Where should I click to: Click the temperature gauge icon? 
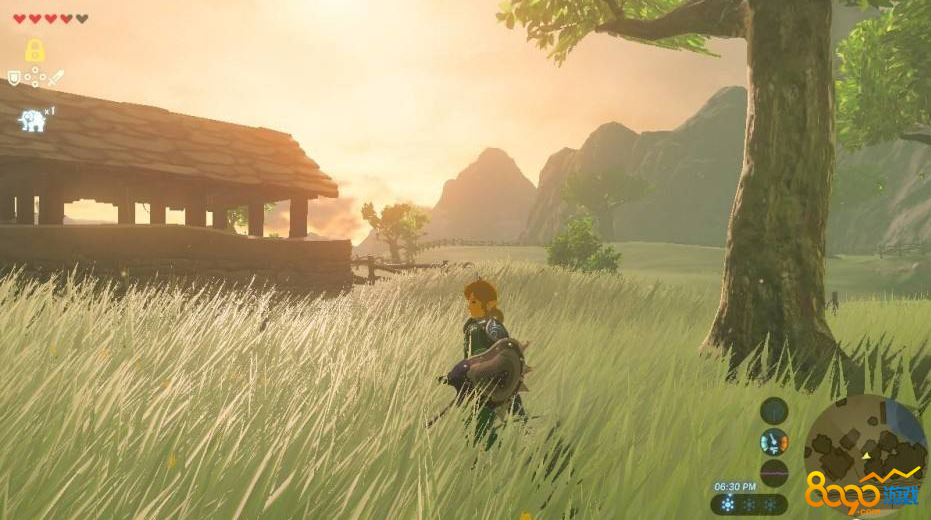coord(774,441)
